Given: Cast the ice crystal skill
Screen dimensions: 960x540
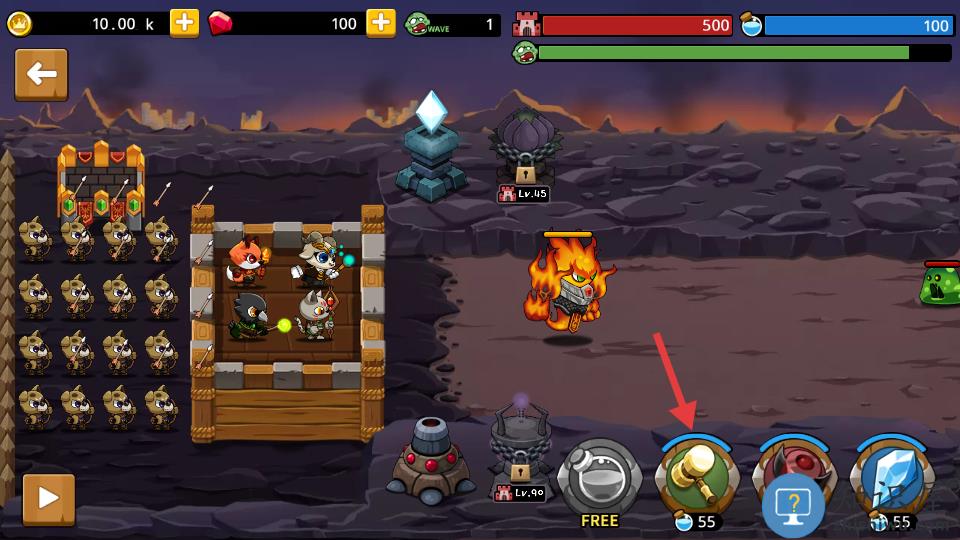Looking at the screenshot, I should [x=891, y=477].
